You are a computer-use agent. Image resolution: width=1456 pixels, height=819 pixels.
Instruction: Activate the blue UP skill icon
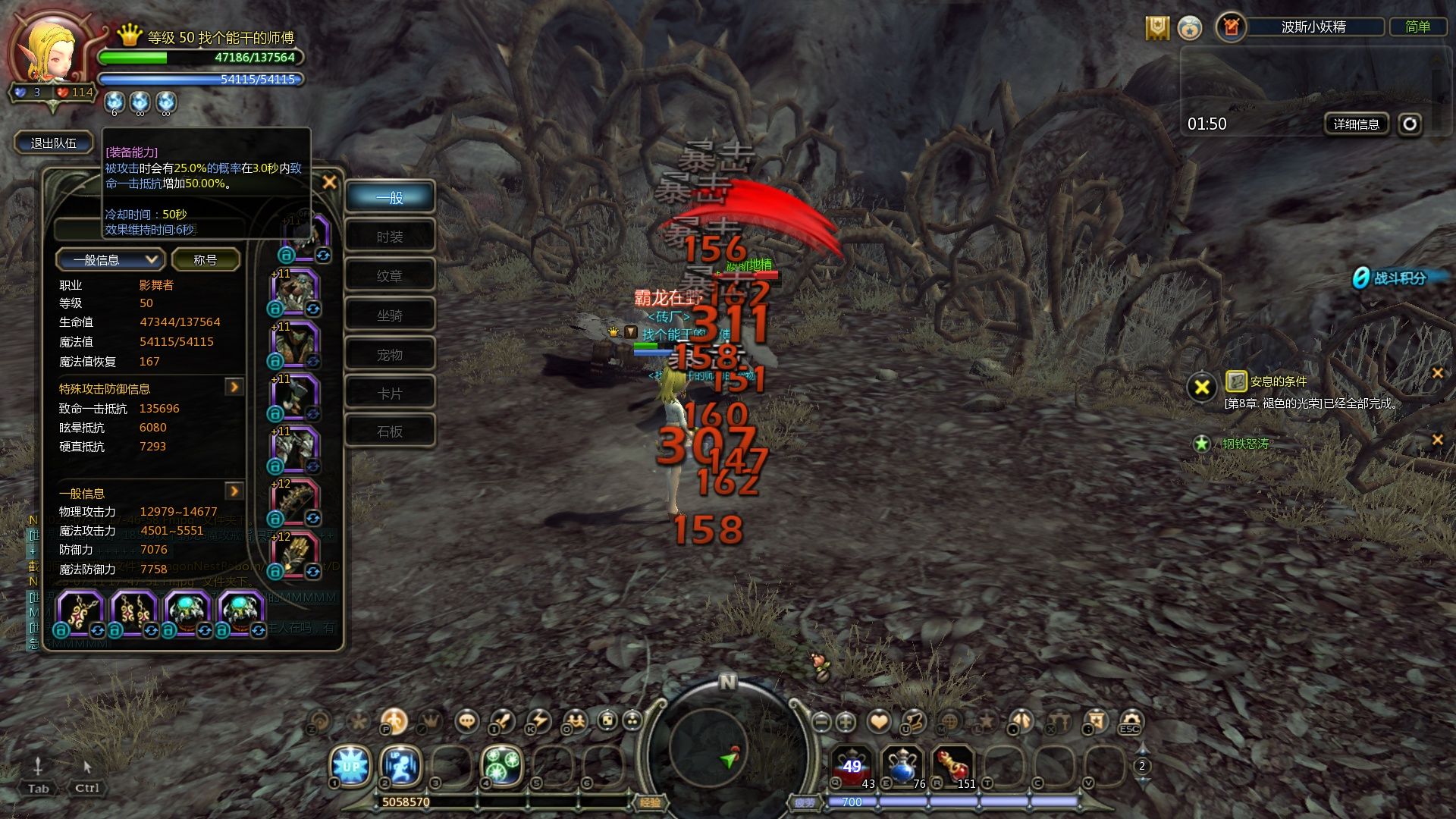(350, 766)
